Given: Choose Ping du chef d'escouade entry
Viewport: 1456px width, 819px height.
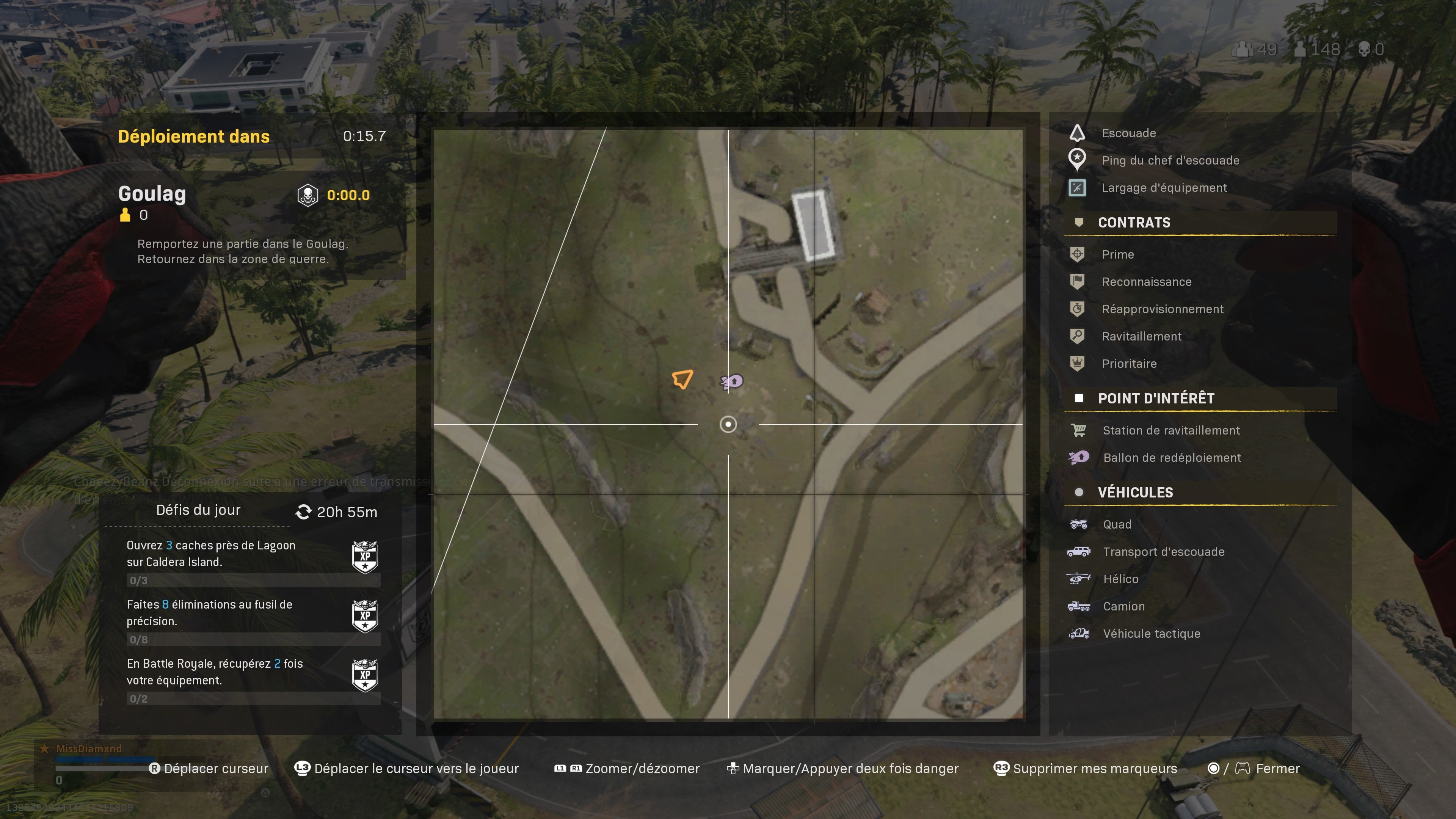Looking at the screenshot, I should [1170, 160].
